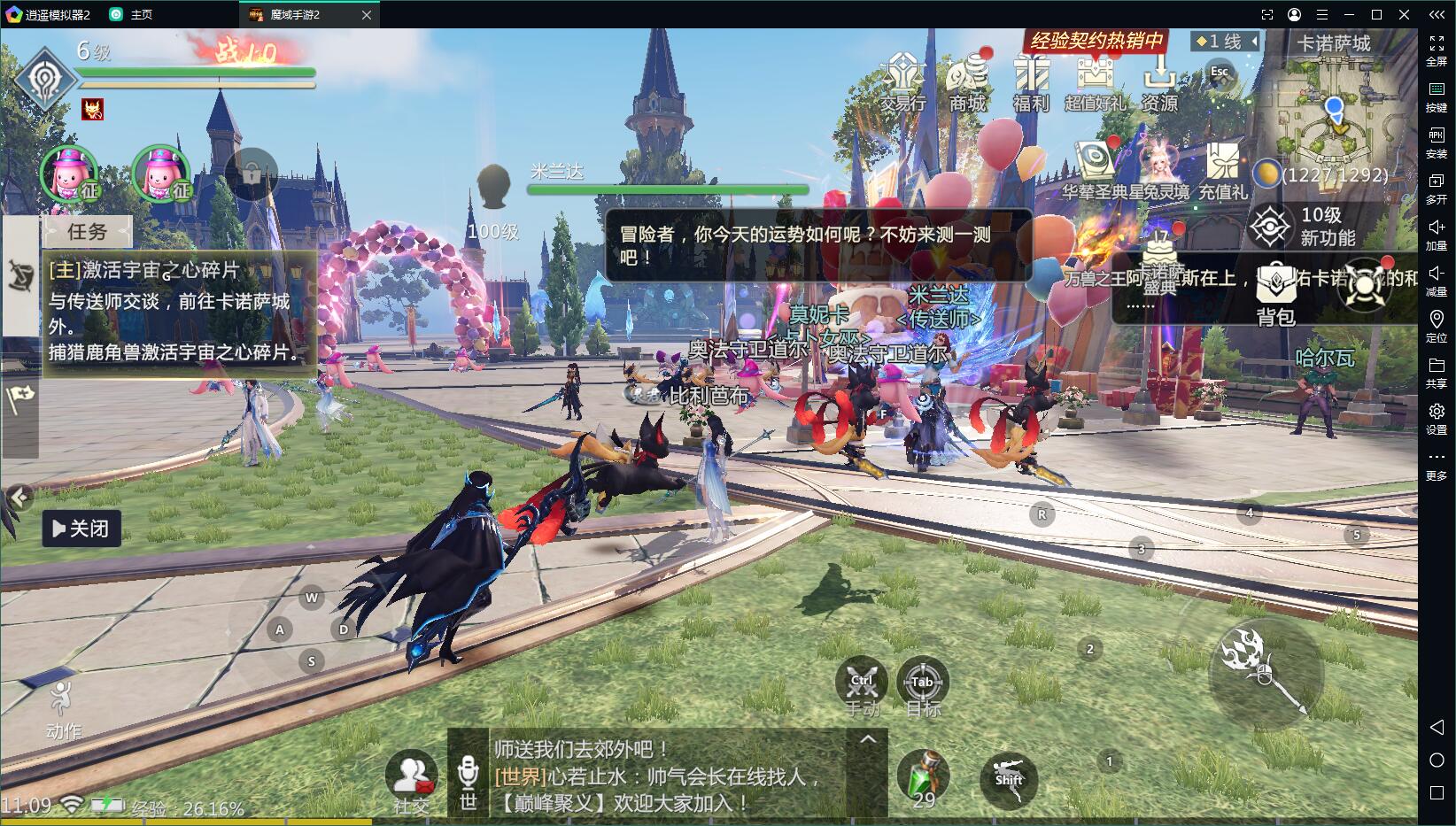Viewport: 1456px width, 826px height.
Task: Open the 背包 backpack
Action: click(x=1275, y=294)
